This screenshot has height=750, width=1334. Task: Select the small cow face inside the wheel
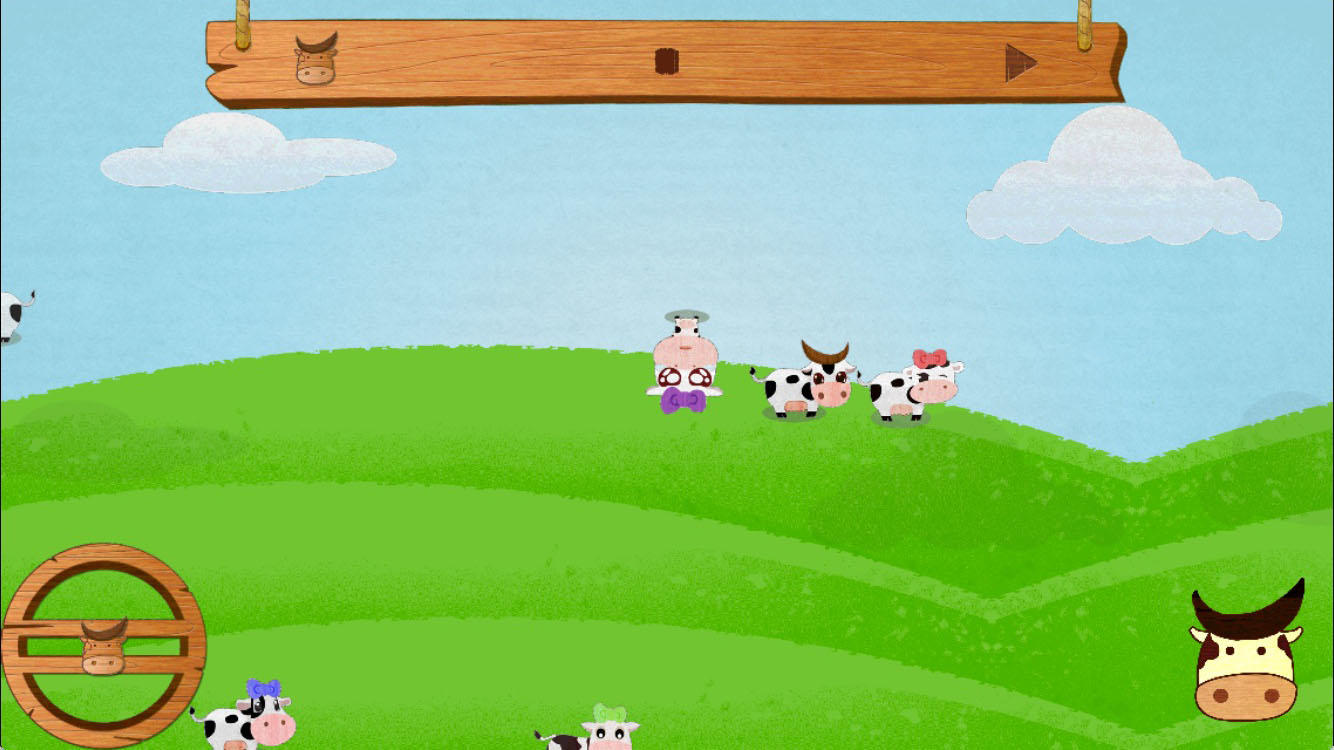[104, 644]
